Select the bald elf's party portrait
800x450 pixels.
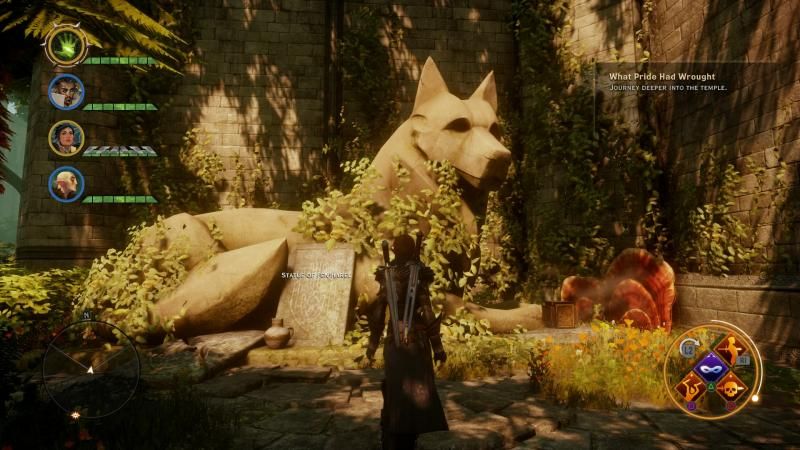point(66,183)
